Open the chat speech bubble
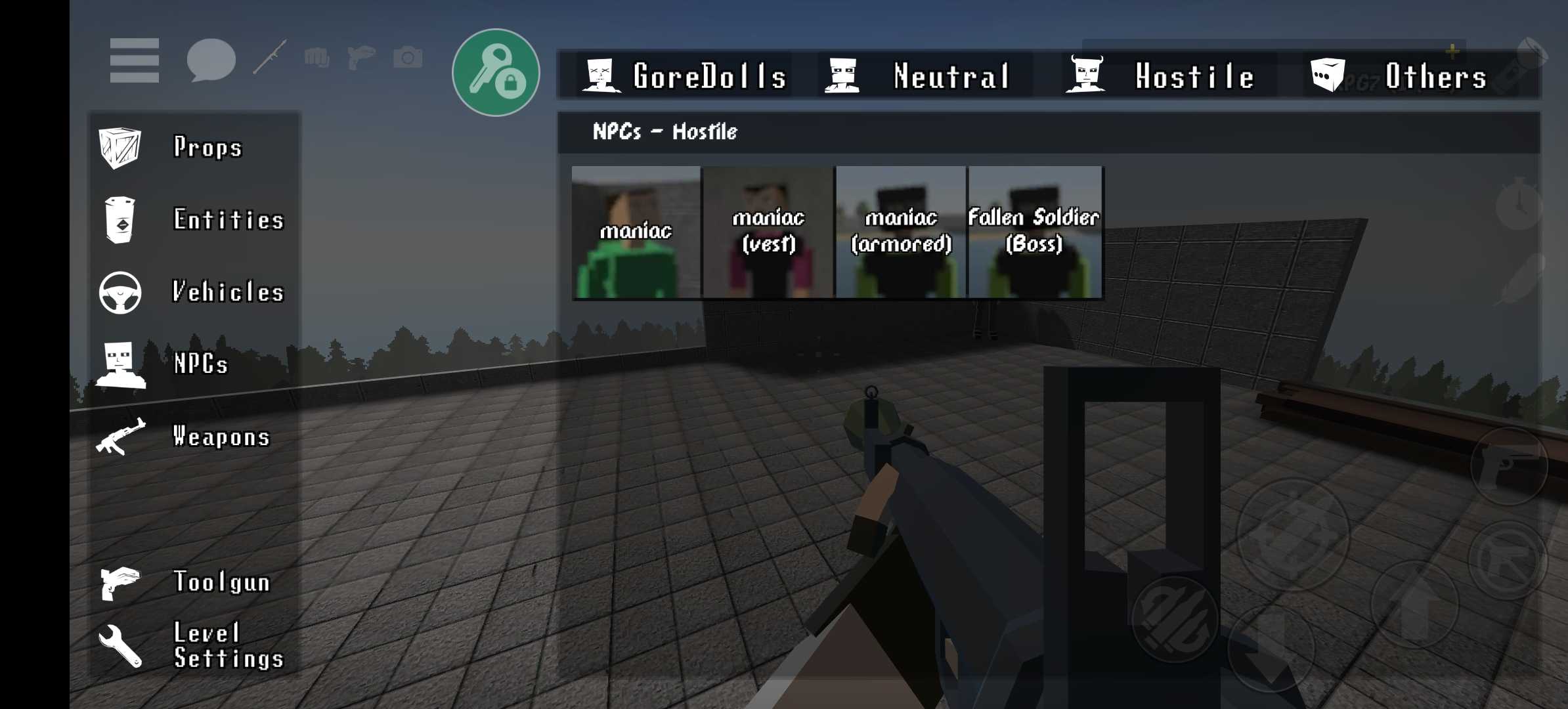 211,60
